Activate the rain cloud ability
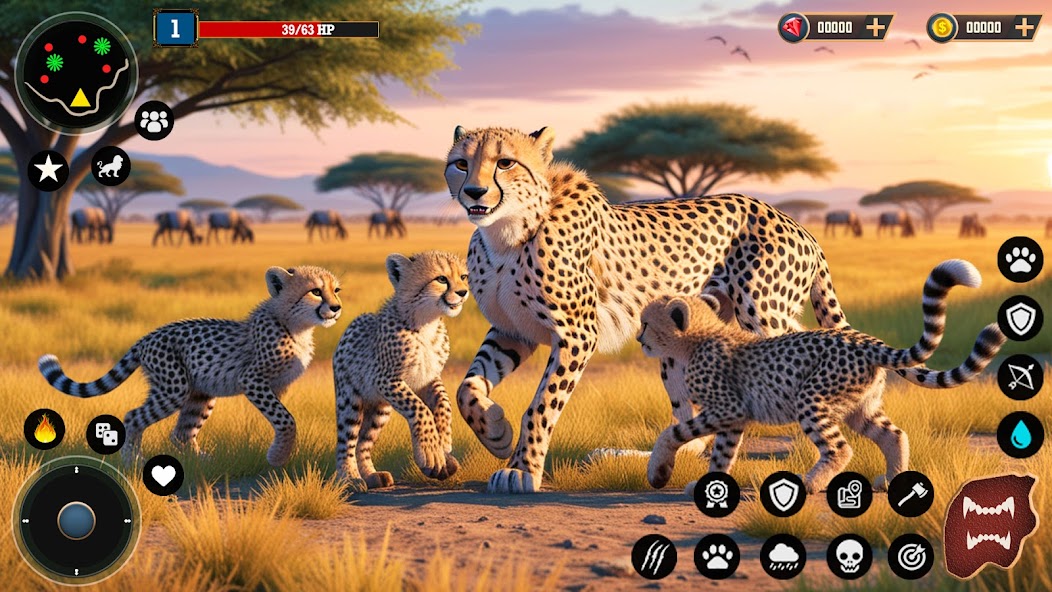This screenshot has width=1052, height=592. tap(783, 556)
